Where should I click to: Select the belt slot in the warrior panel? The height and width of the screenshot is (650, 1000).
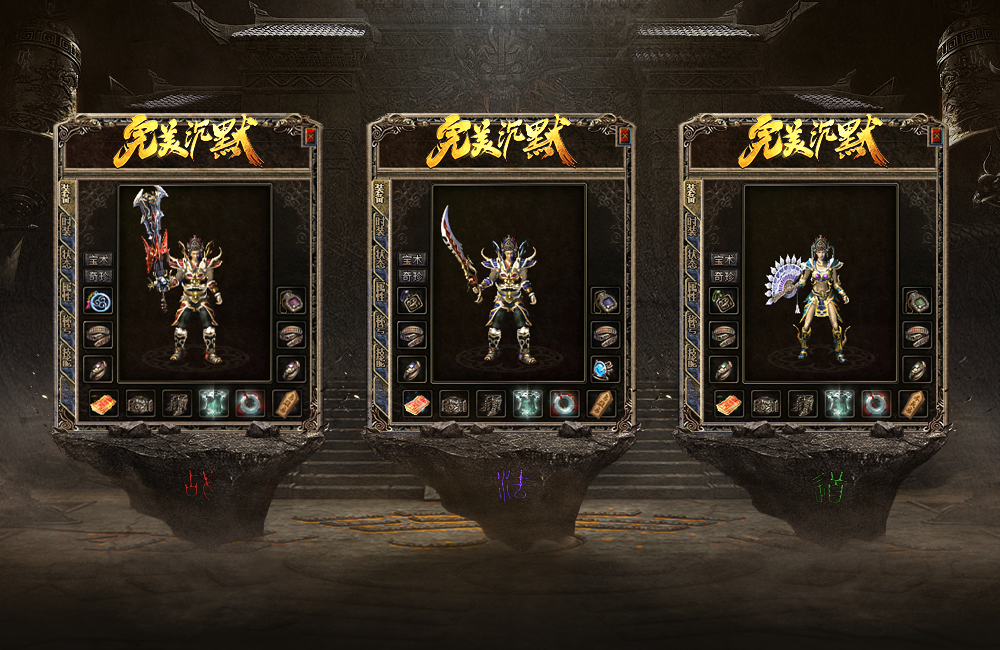[140, 403]
